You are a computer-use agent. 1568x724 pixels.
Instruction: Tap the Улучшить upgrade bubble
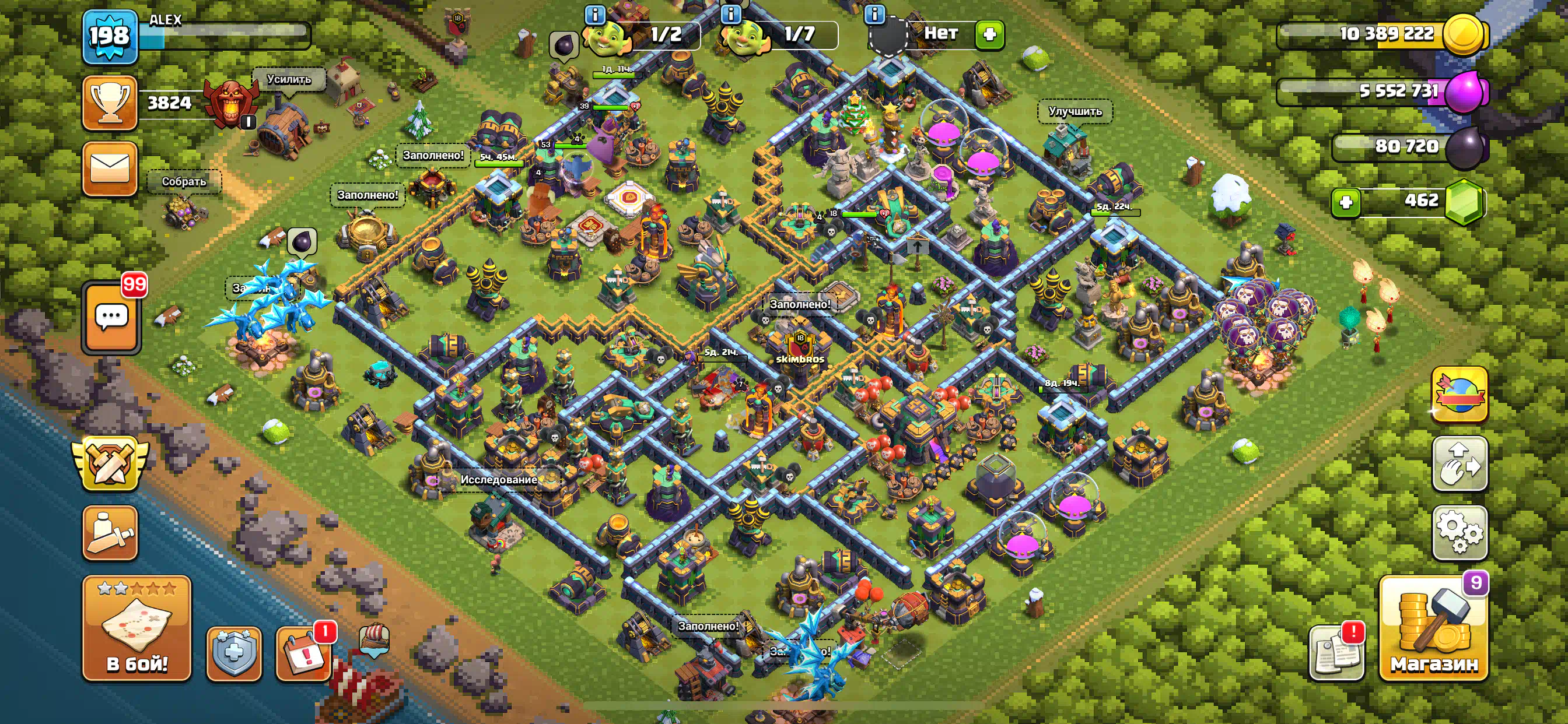(1075, 111)
